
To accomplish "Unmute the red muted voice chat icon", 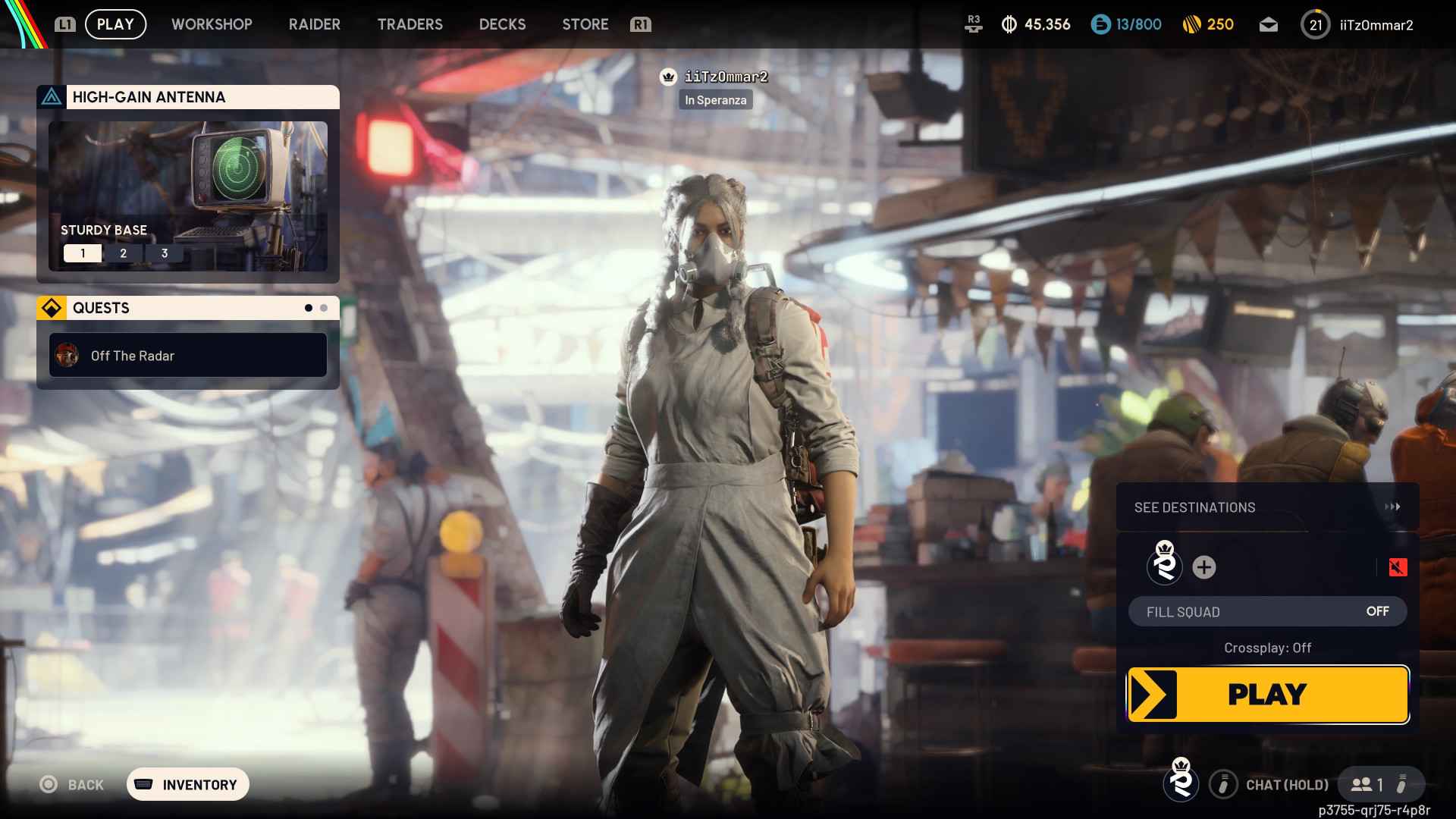I will (1398, 567).
